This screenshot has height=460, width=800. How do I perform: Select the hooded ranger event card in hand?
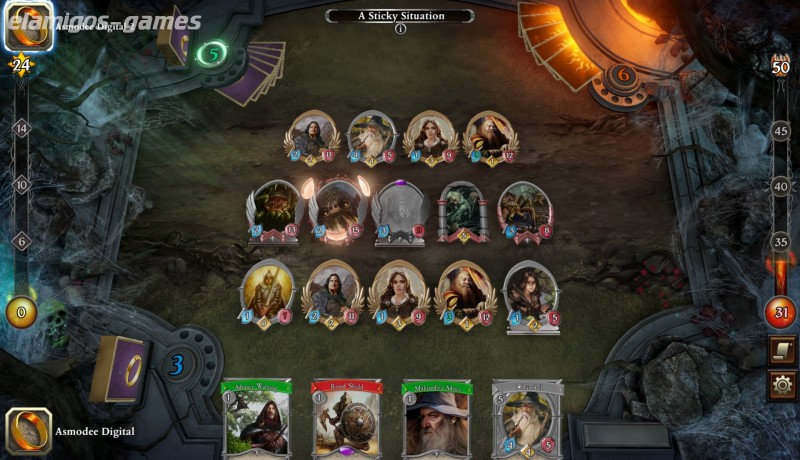tap(257, 418)
